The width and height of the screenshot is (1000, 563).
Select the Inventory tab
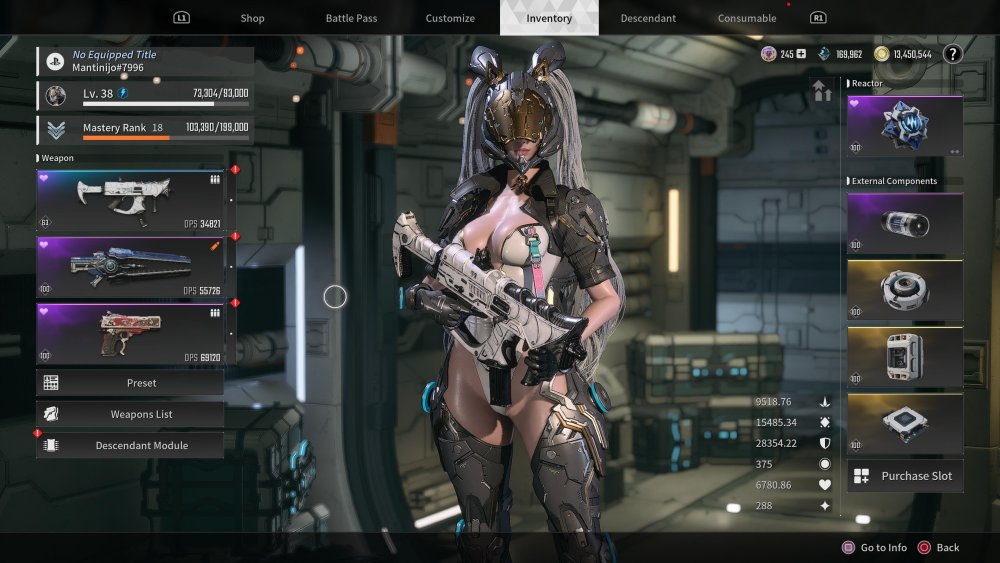pos(549,18)
